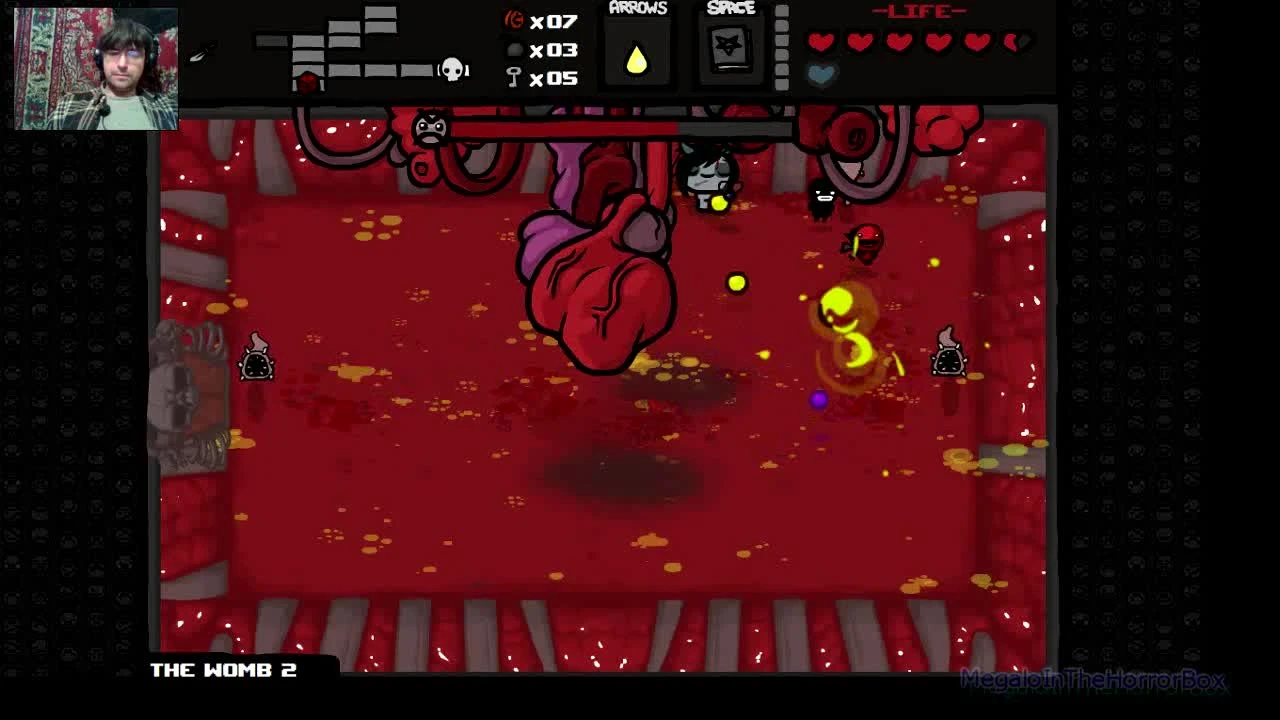Viewport: 1280px width, 720px height.
Task: Click the soul heart below the red hearts
Action: [x=823, y=72]
